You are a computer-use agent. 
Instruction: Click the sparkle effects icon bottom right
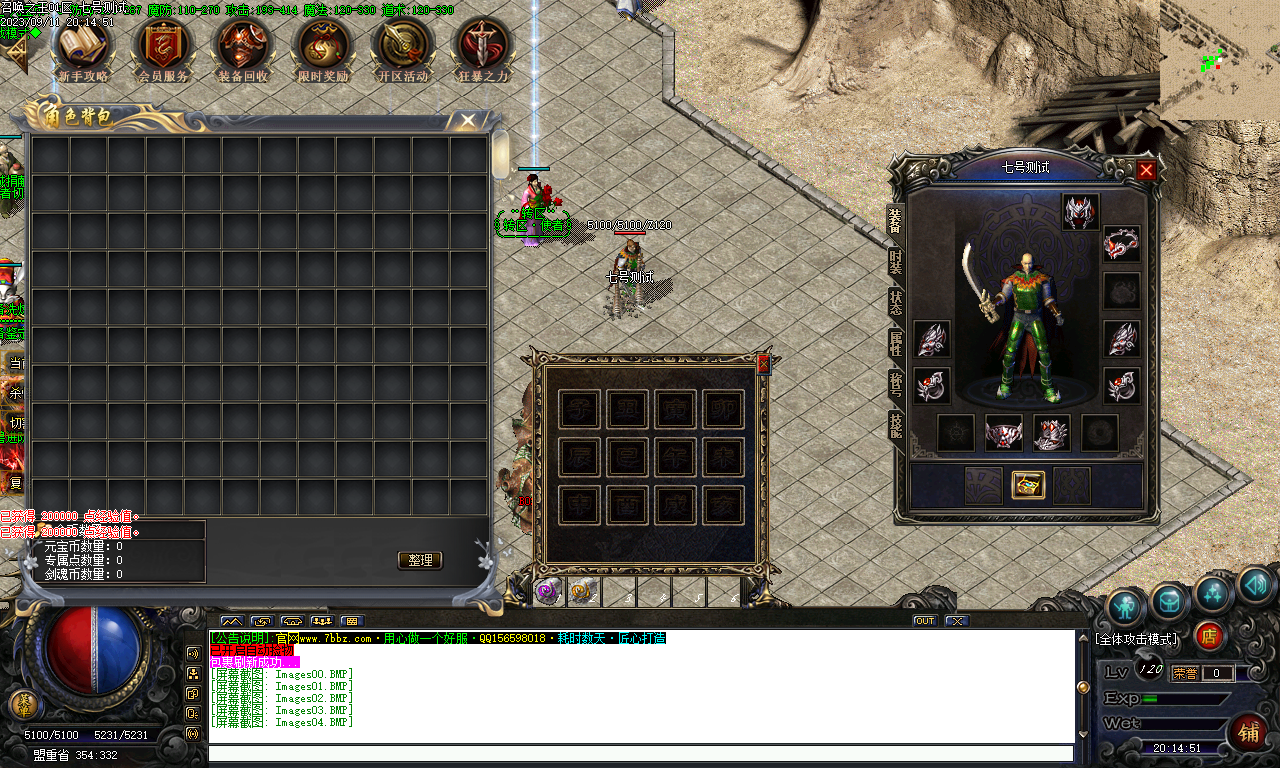click(1212, 592)
